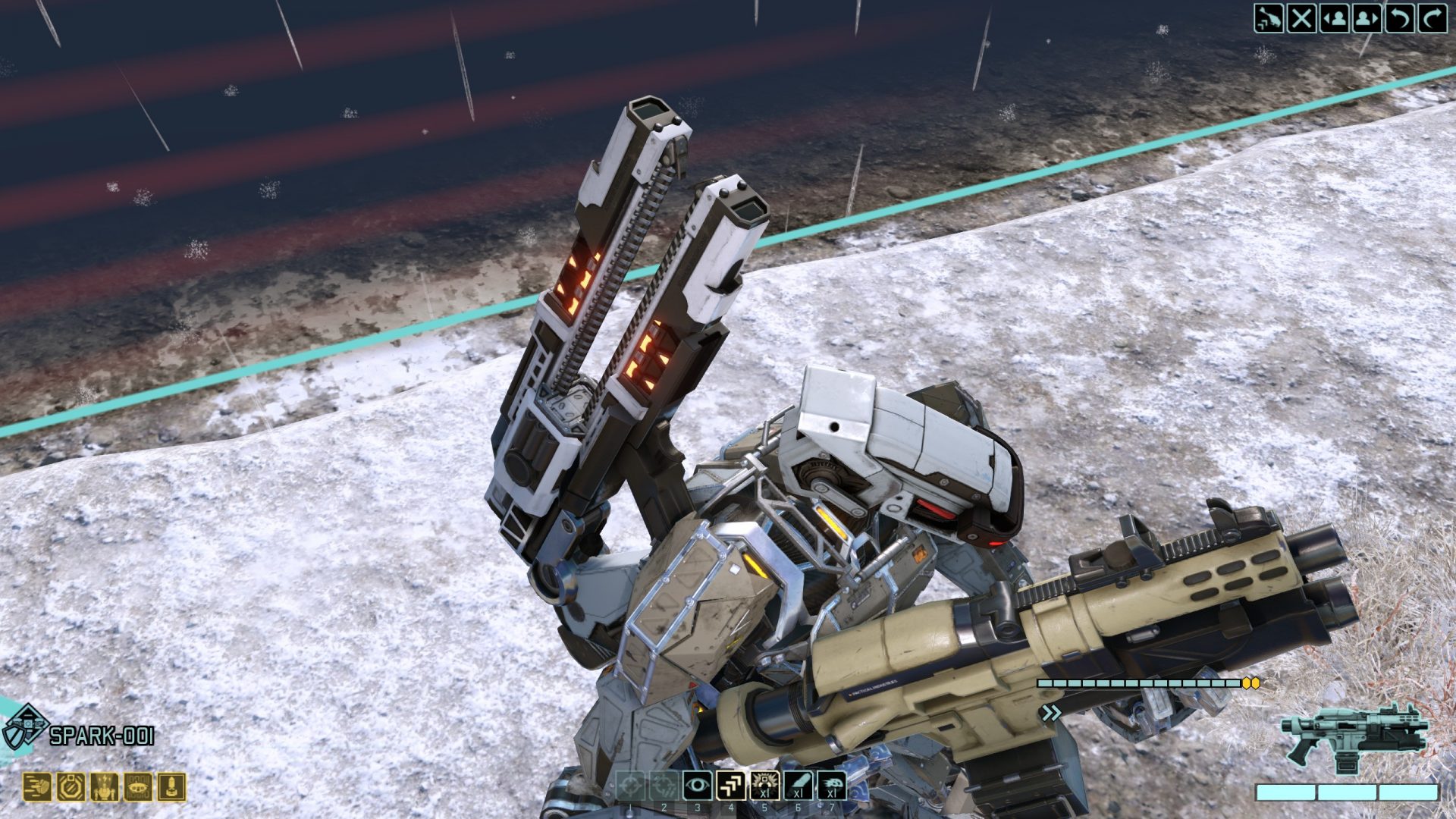Choose the greyed-out crosshair fire ability
Screen dimensions: 1456x819
[x=629, y=786]
